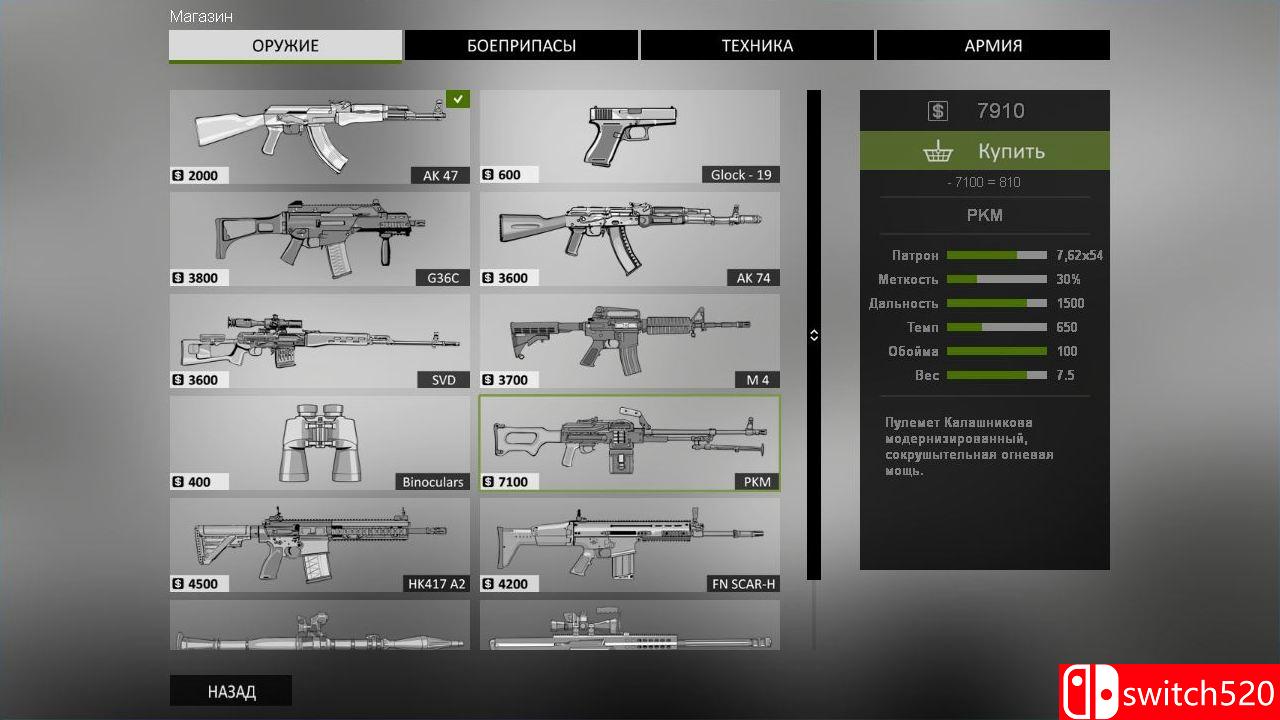This screenshot has height=720, width=1280.
Task: Show the ТЕХНИКА category
Action: tap(757, 46)
